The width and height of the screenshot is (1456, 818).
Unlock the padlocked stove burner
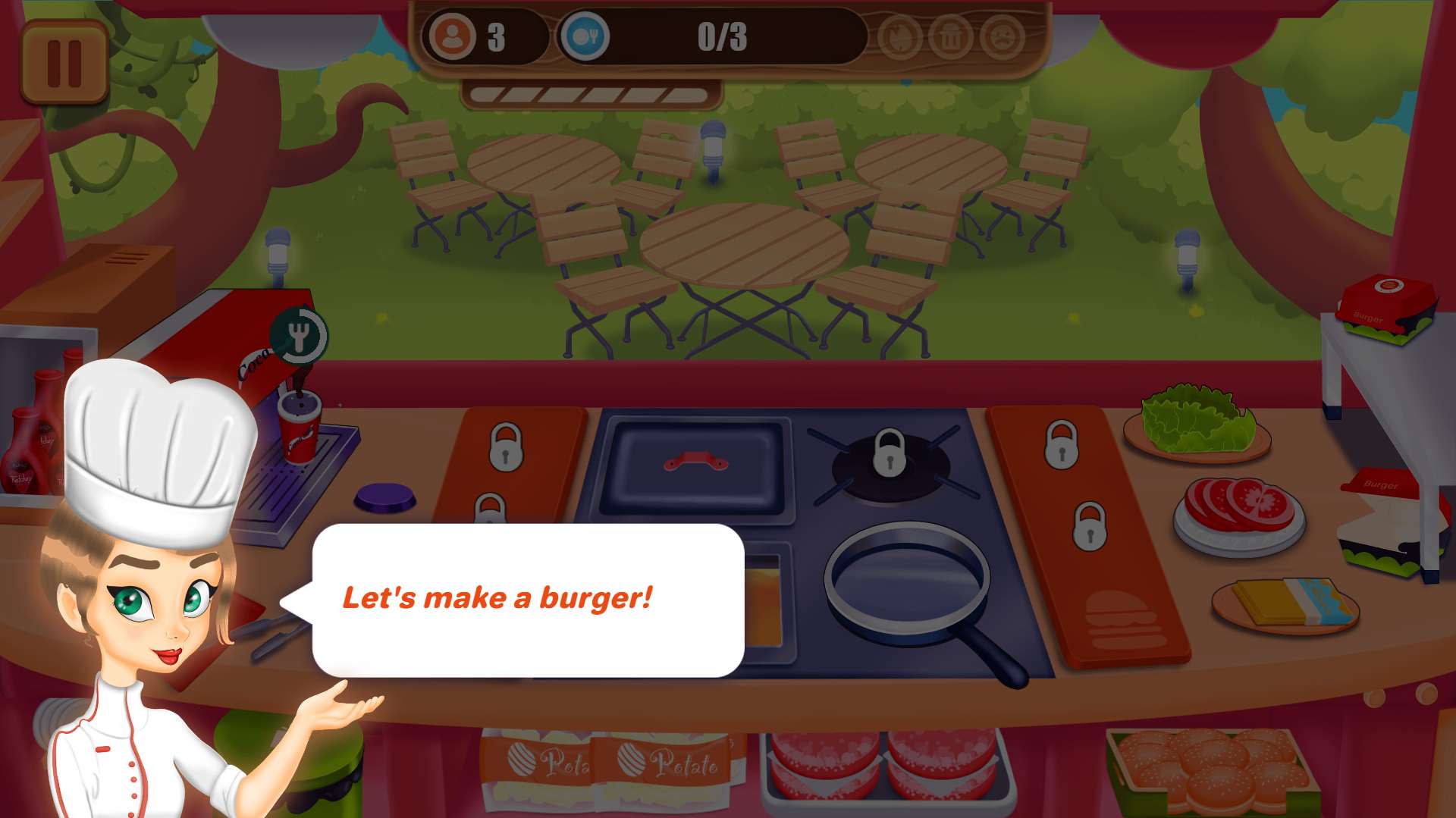[x=890, y=453]
